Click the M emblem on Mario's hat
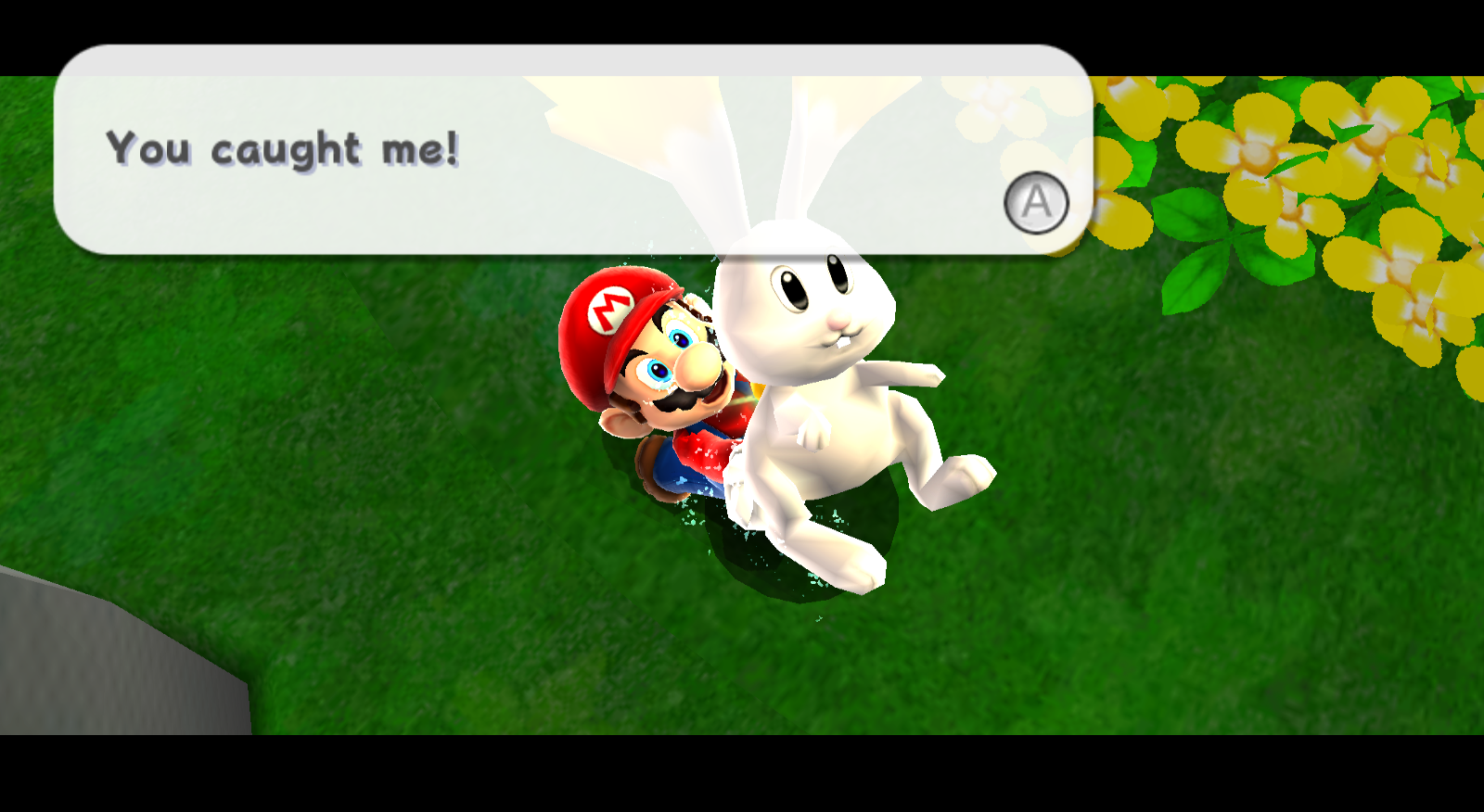The image size is (1484, 812). pos(608,309)
